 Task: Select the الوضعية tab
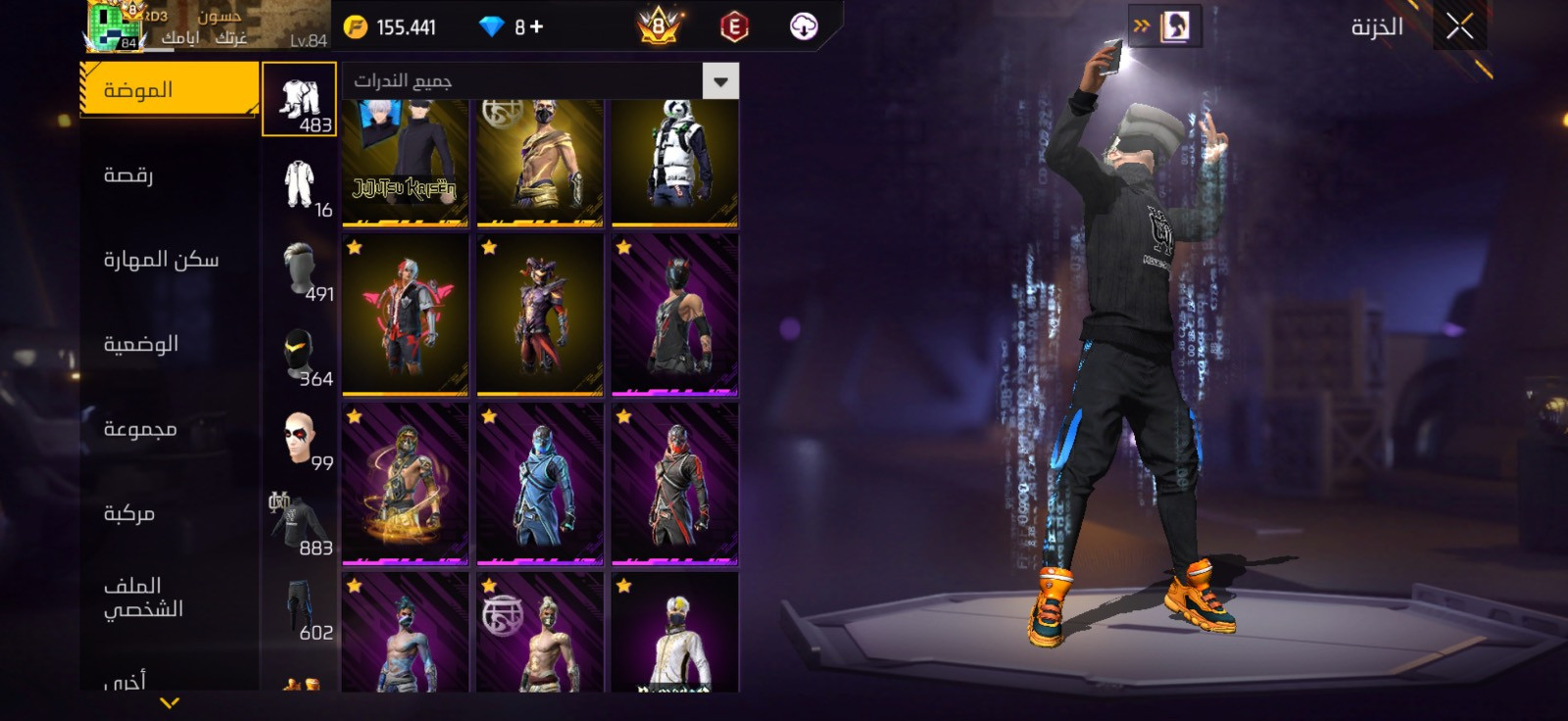(141, 344)
